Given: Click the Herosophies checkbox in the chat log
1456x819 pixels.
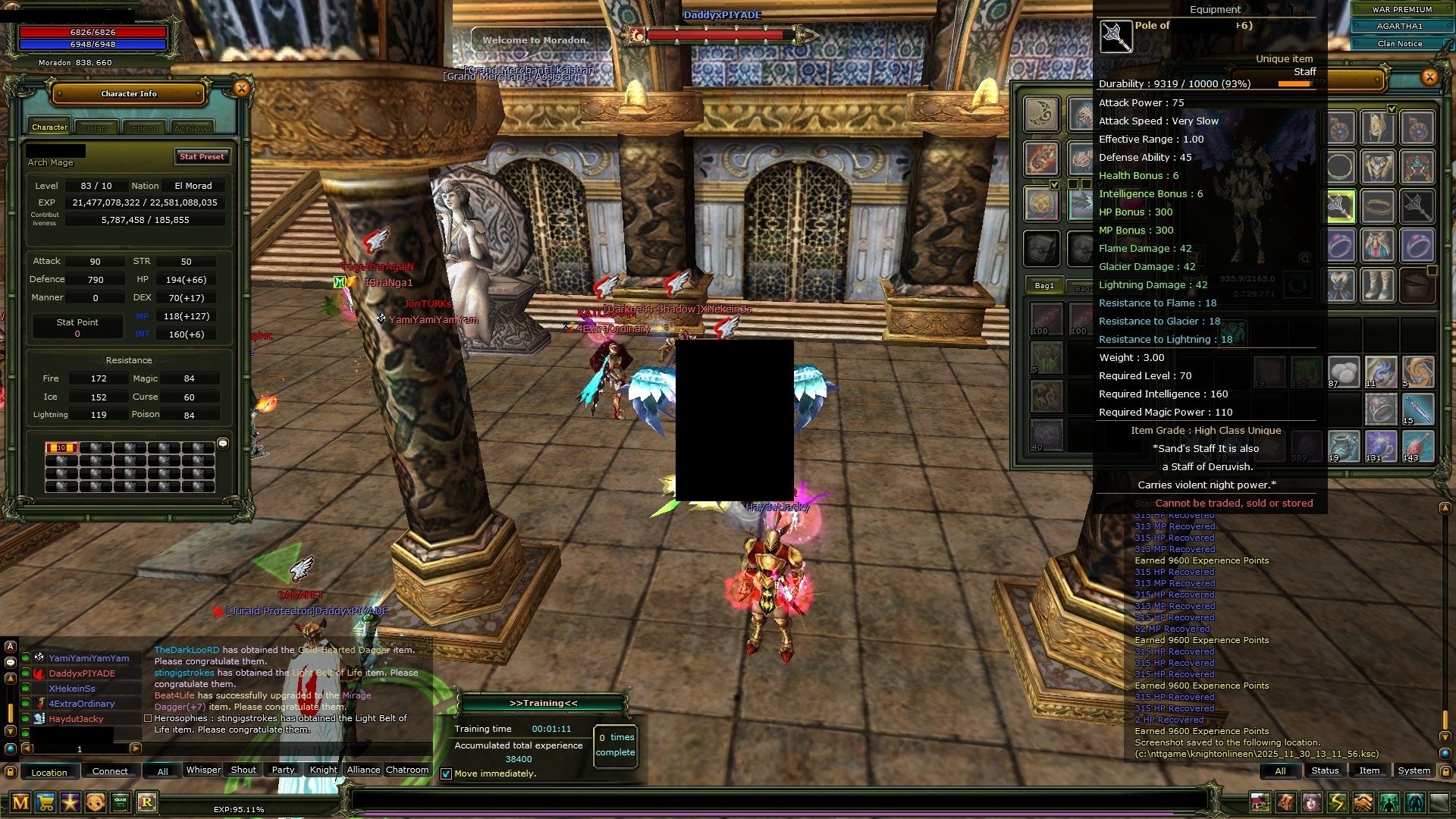Looking at the screenshot, I should (146, 717).
